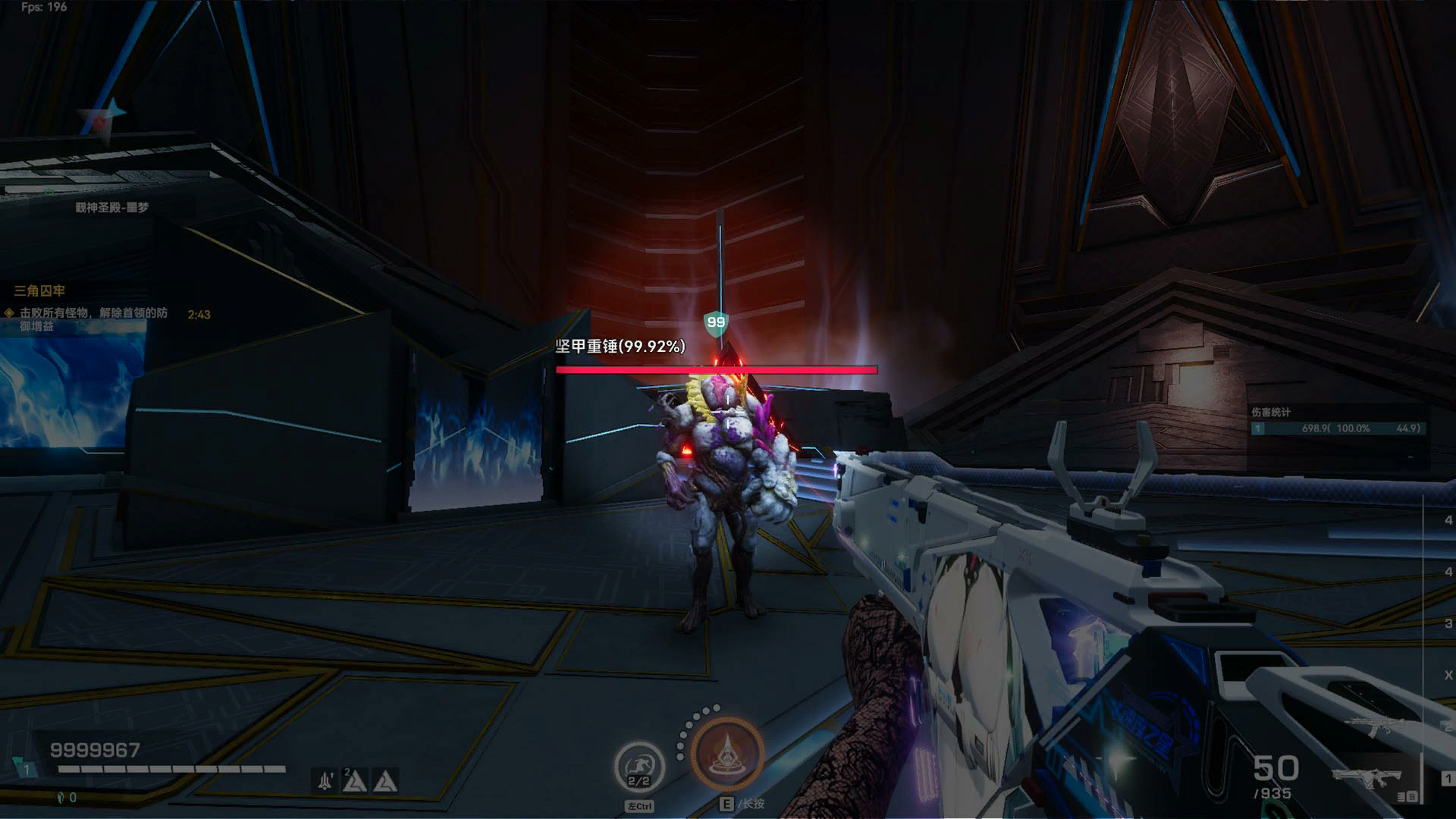This screenshot has width=1456, height=819.
Task: Switch to the secondary weapon silhouette
Action: pos(1374,727)
